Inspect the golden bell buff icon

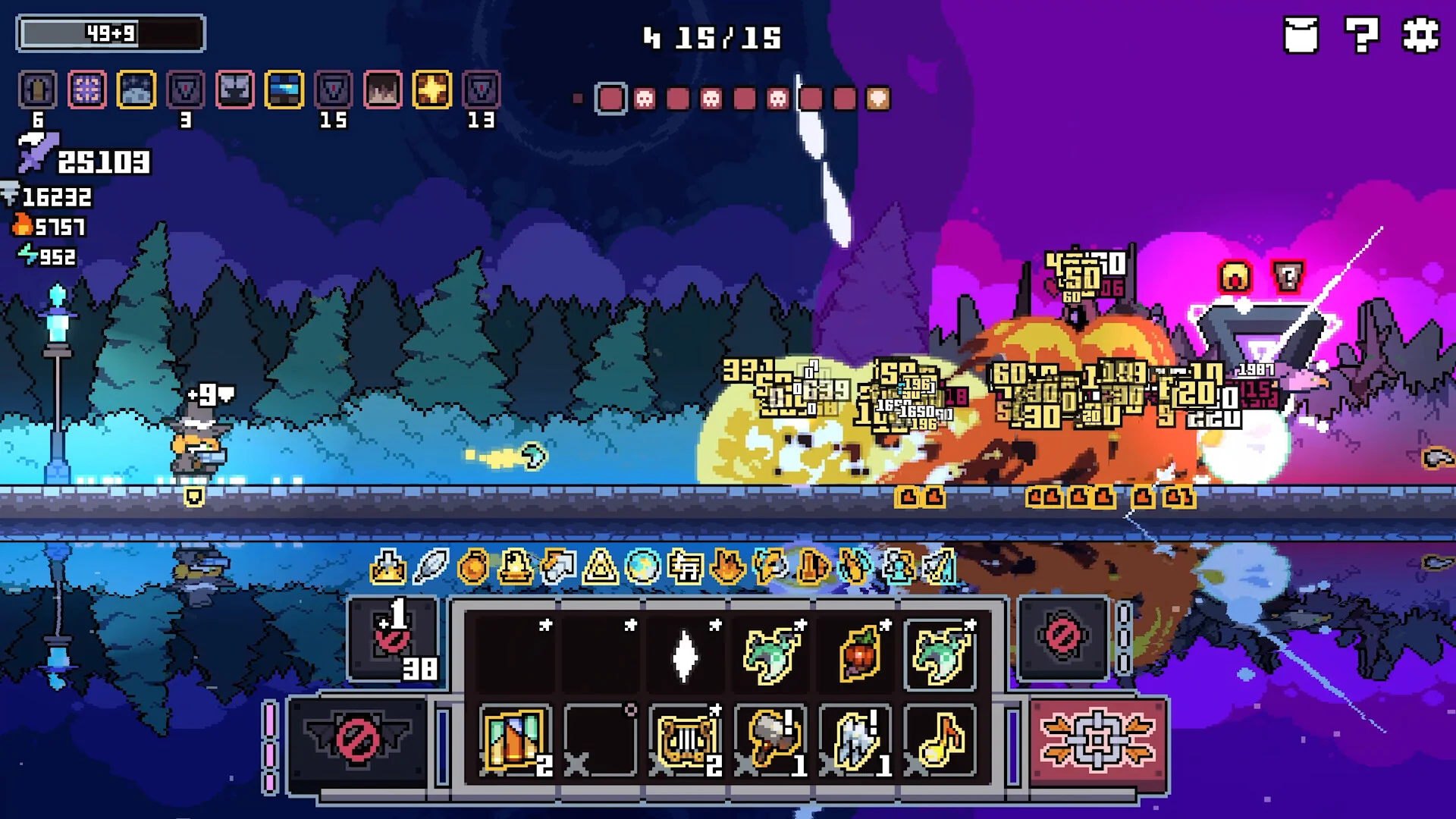tap(515, 566)
